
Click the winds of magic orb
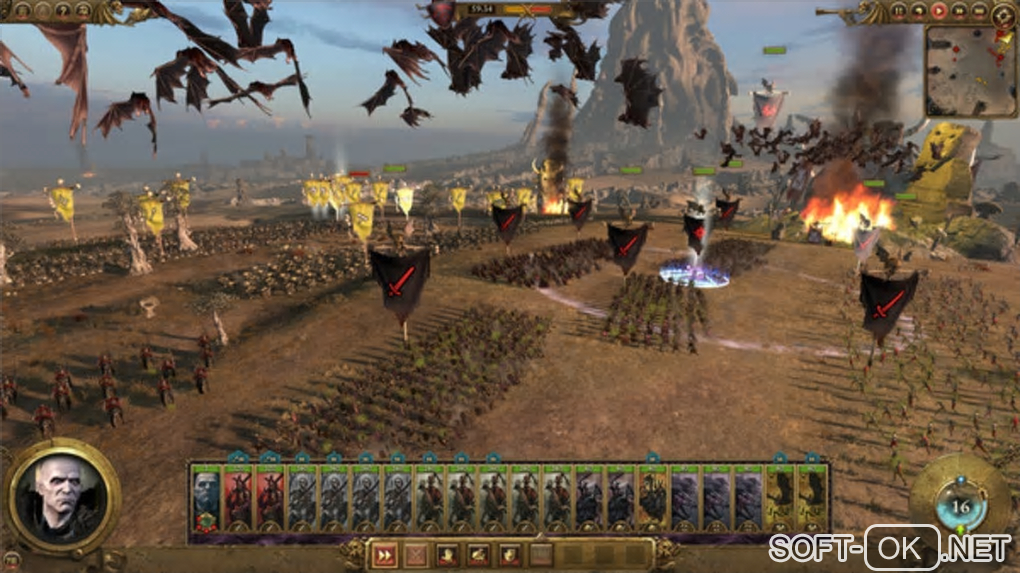click(x=960, y=506)
